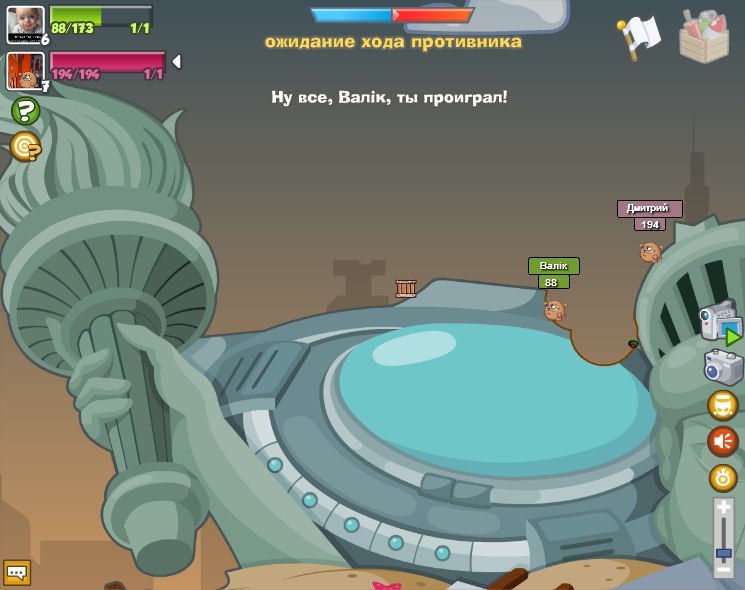This screenshot has width=745, height=590.
Task: Select Дмитрий's orange avatar portrait
Action: 24,71
